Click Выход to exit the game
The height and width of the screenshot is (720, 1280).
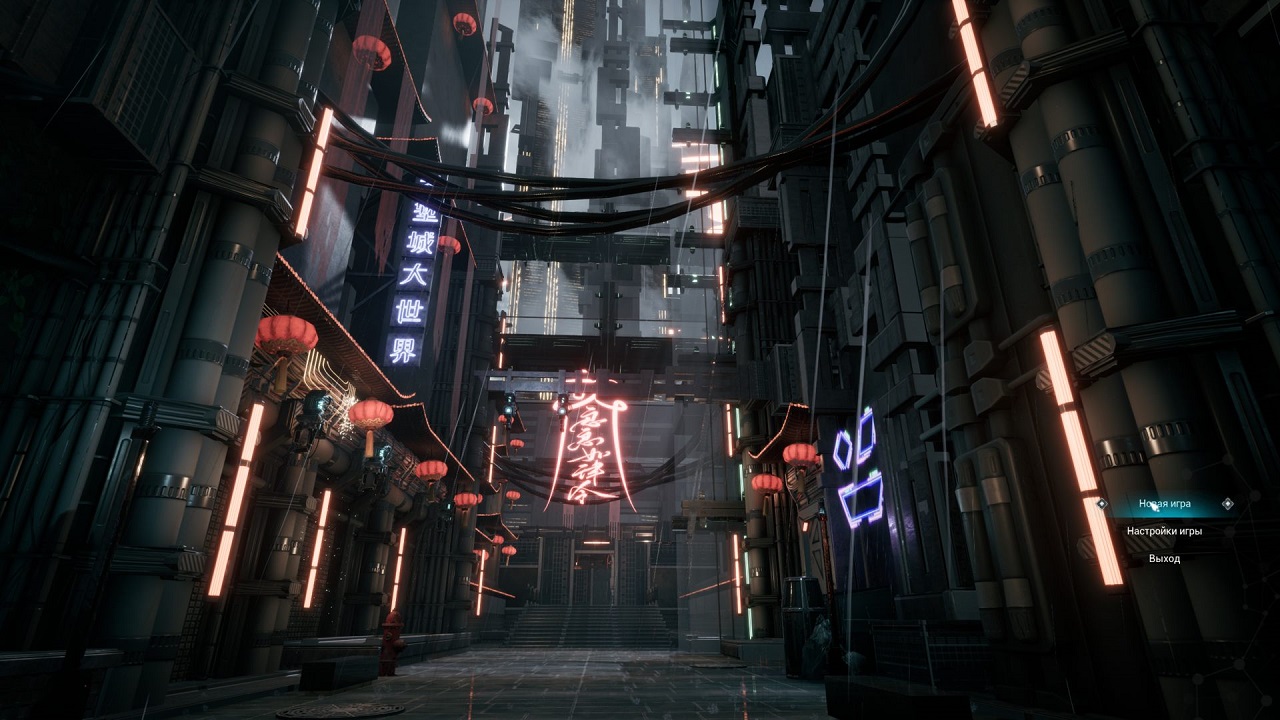(1165, 559)
